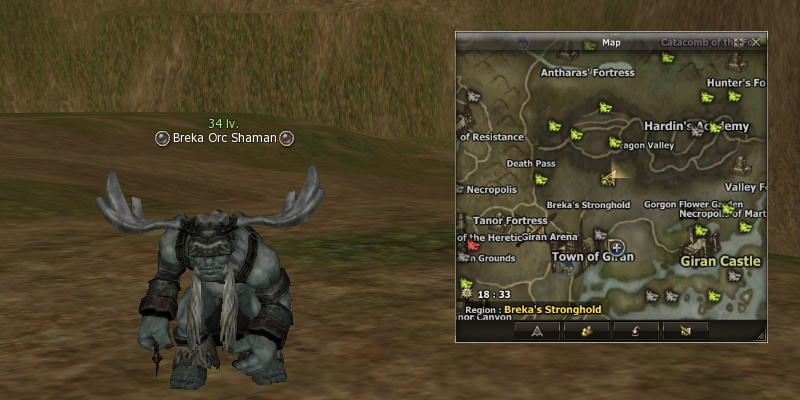Viewport: 800px width, 400px height.
Task: Click the flag icon map button
Action: 685,330
